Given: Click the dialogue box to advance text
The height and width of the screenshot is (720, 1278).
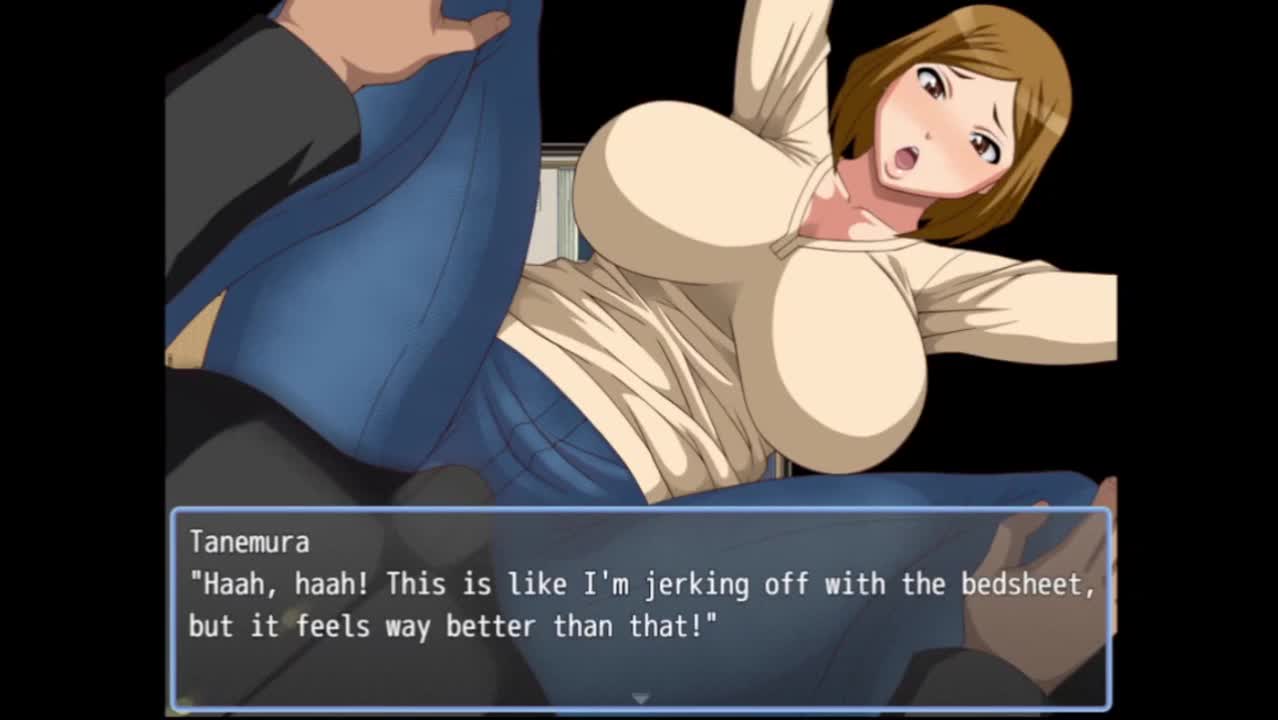Looking at the screenshot, I should click(640, 608).
